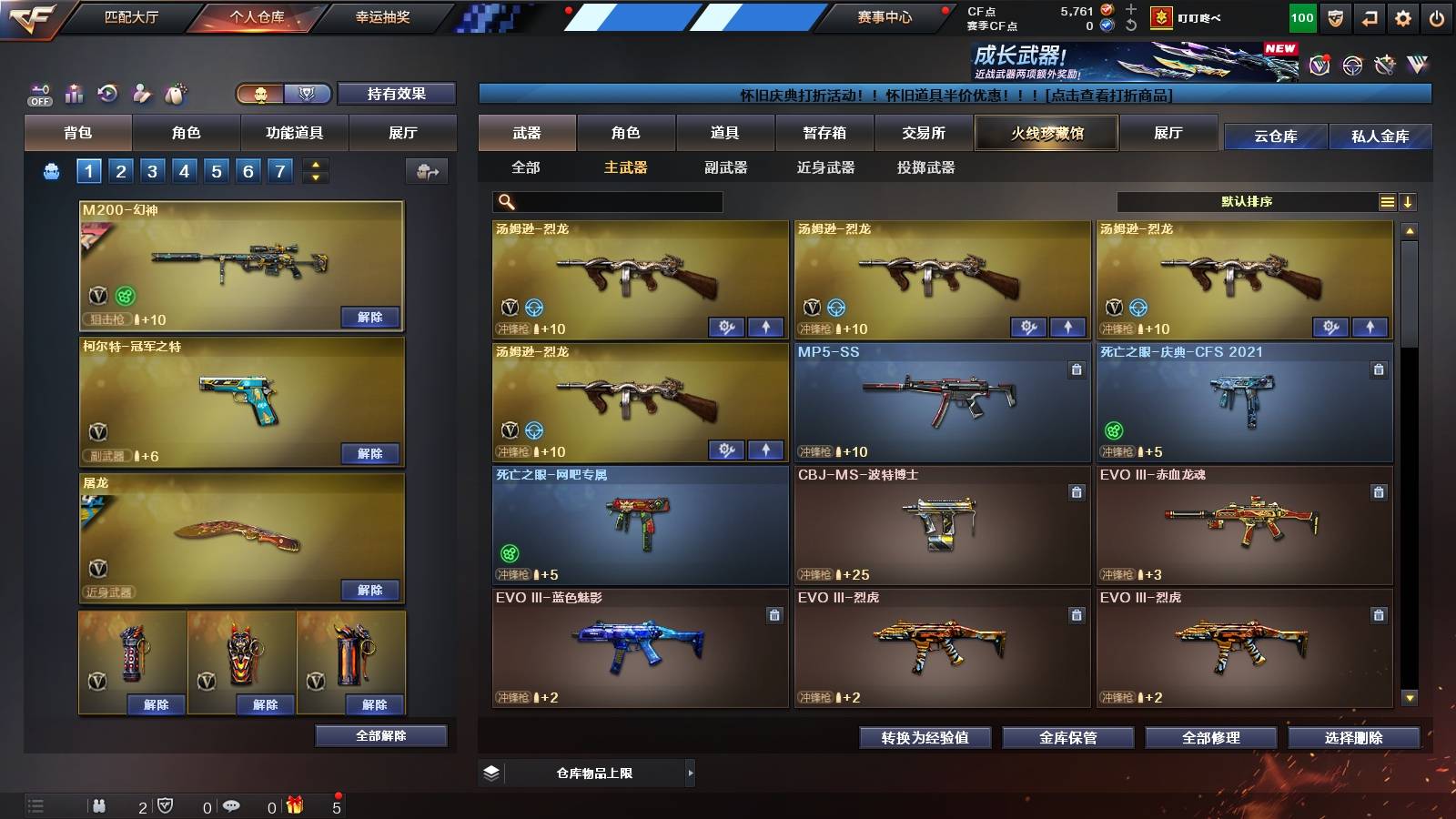
Task: Open the wrench repair icon below the banner
Action: click(x=1386, y=64)
